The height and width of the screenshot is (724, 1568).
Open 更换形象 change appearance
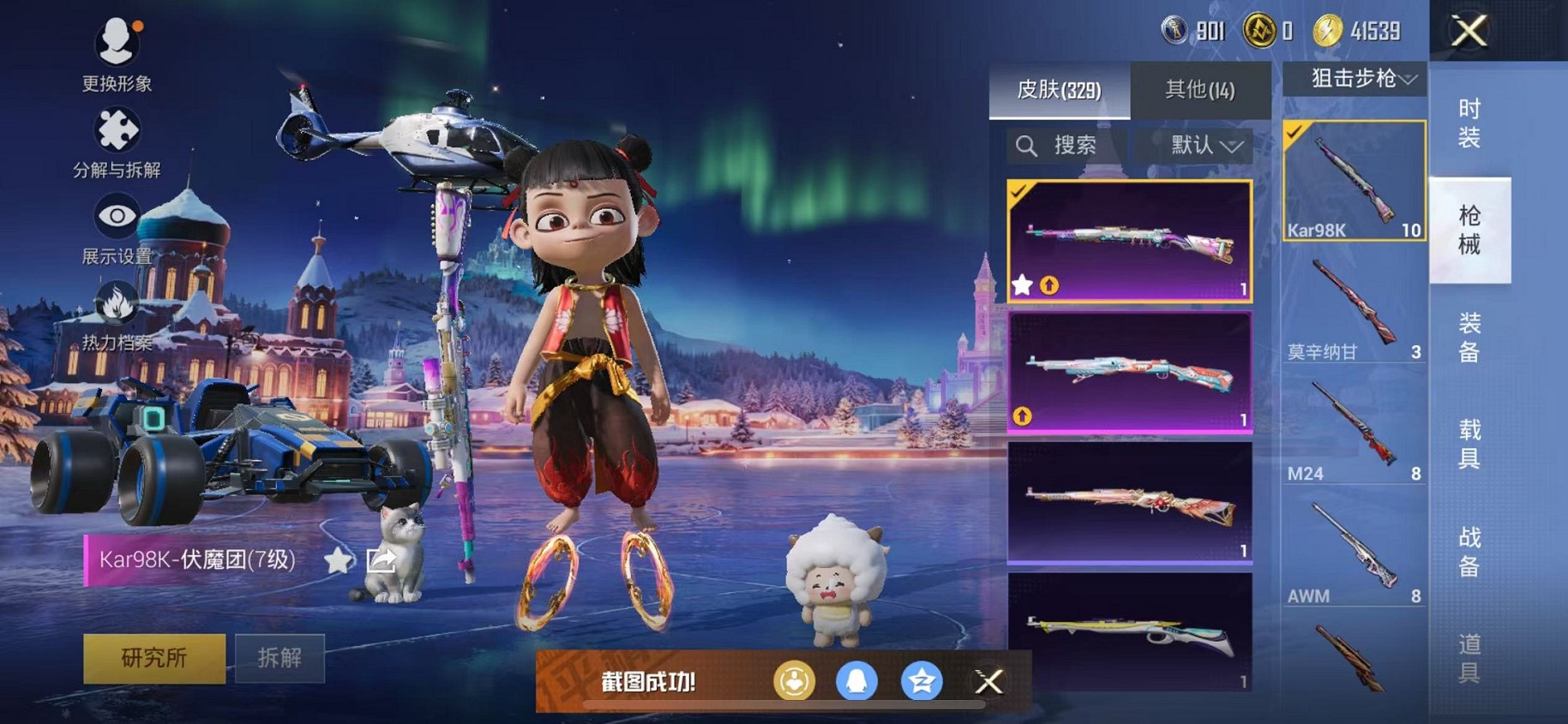pos(117,53)
